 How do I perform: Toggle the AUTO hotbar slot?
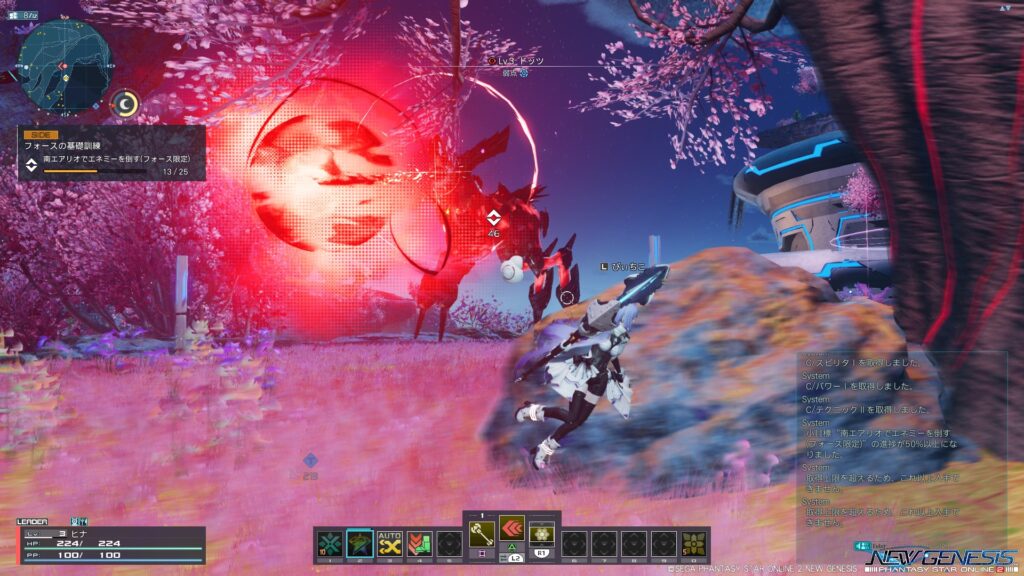[389, 542]
